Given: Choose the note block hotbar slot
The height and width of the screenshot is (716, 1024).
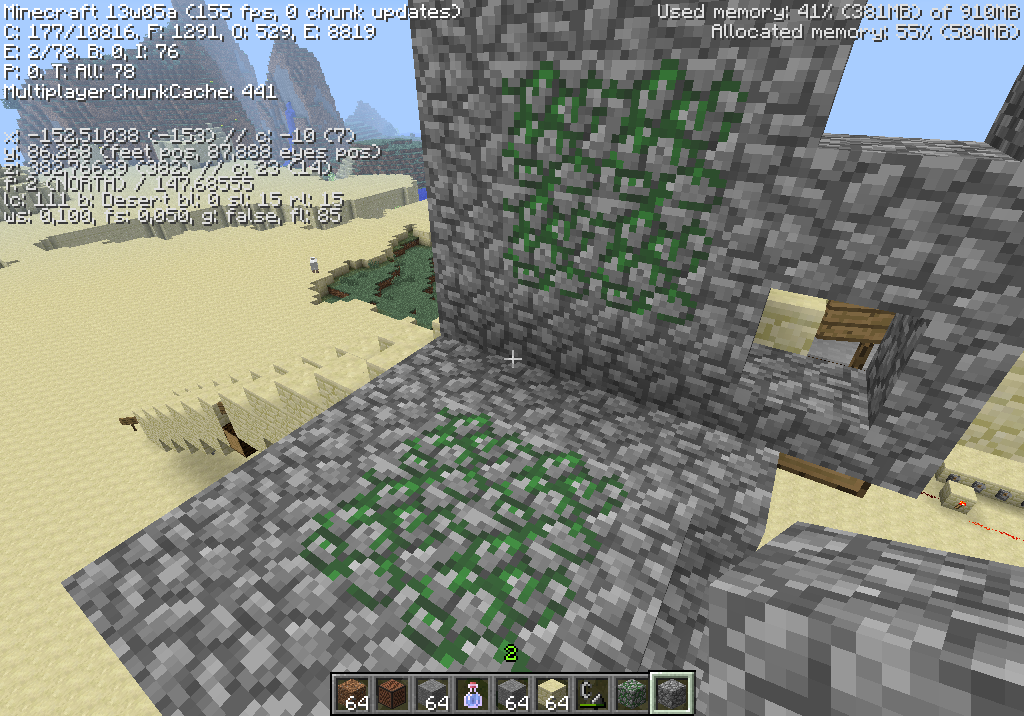Looking at the screenshot, I should pyautogui.click(x=392, y=692).
